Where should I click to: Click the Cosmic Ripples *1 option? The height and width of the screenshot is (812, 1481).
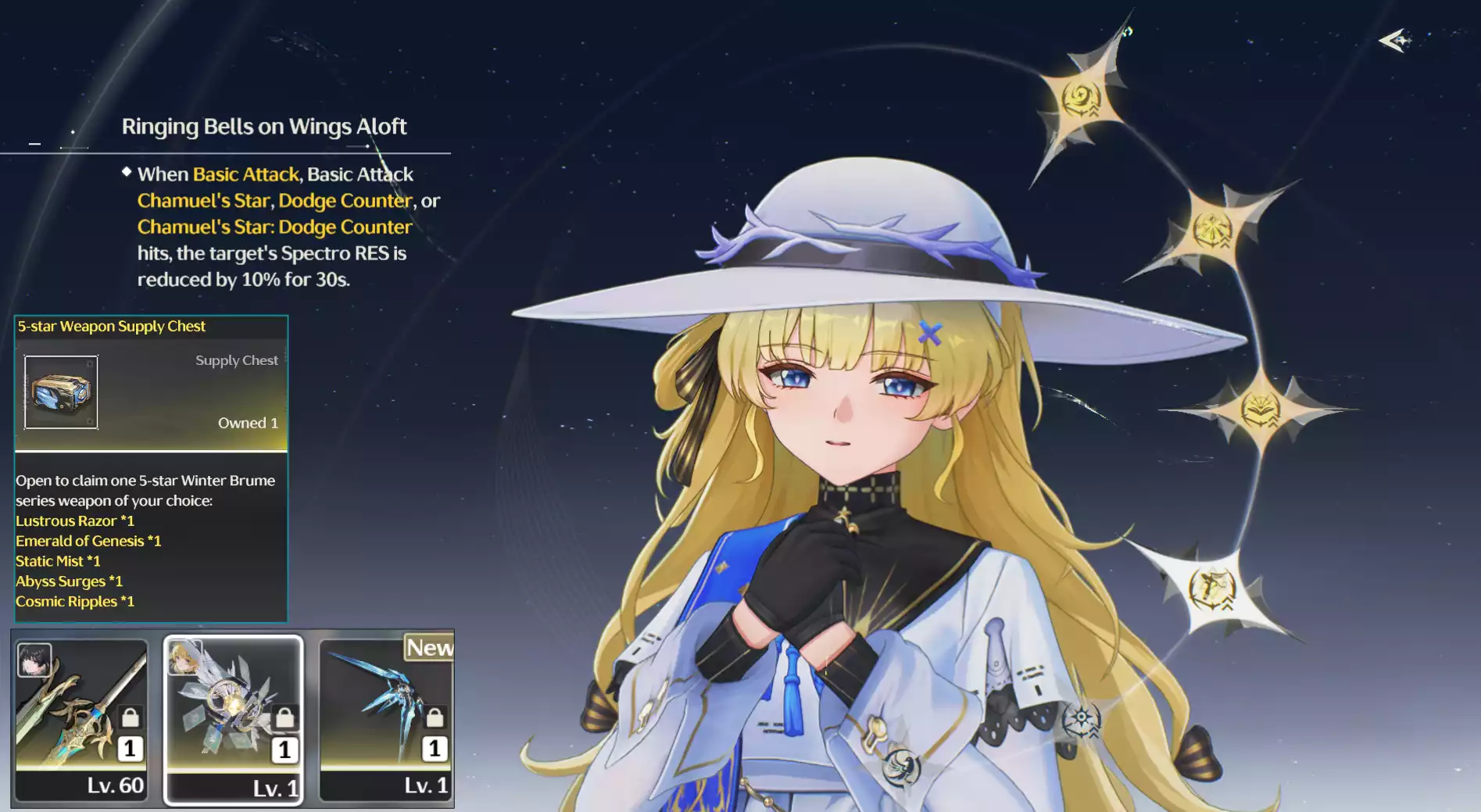(x=75, y=601)
